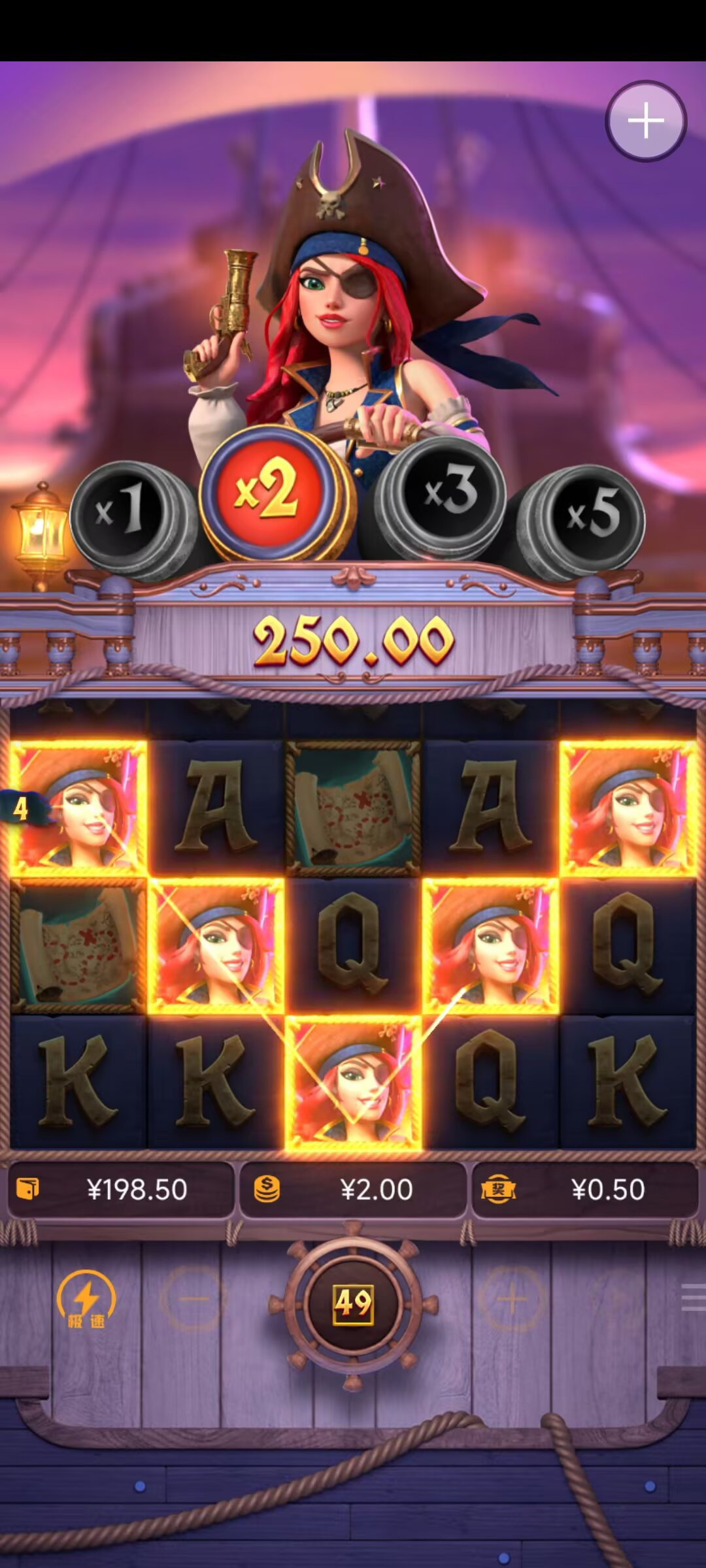Increase the bet with the plus button
The width and height of the screenshot is (706, 1568).
click(x=513, y=1299)
